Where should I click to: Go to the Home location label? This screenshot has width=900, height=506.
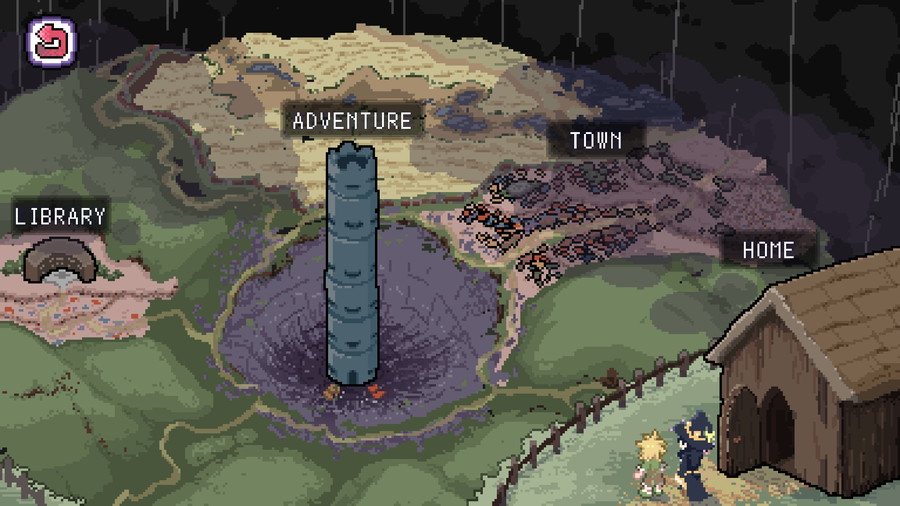pyautogui.click(x=768, y=250)
